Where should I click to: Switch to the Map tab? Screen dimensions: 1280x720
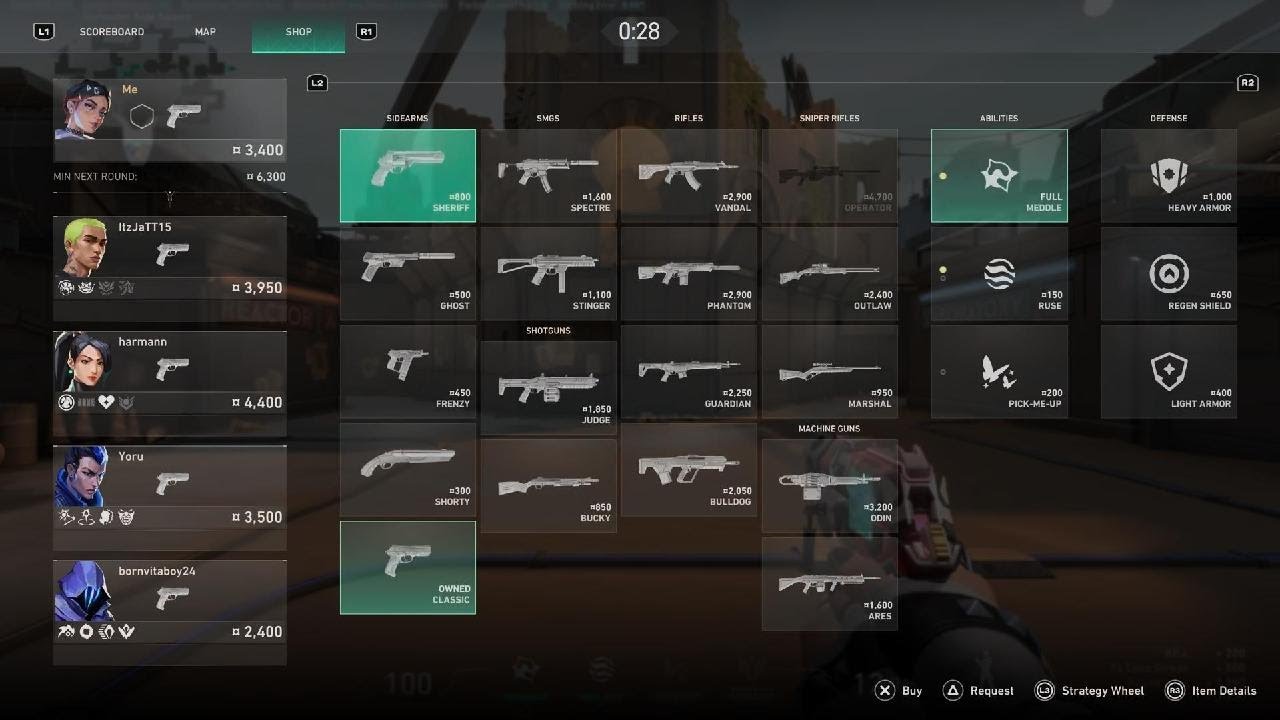pos(205,32)
